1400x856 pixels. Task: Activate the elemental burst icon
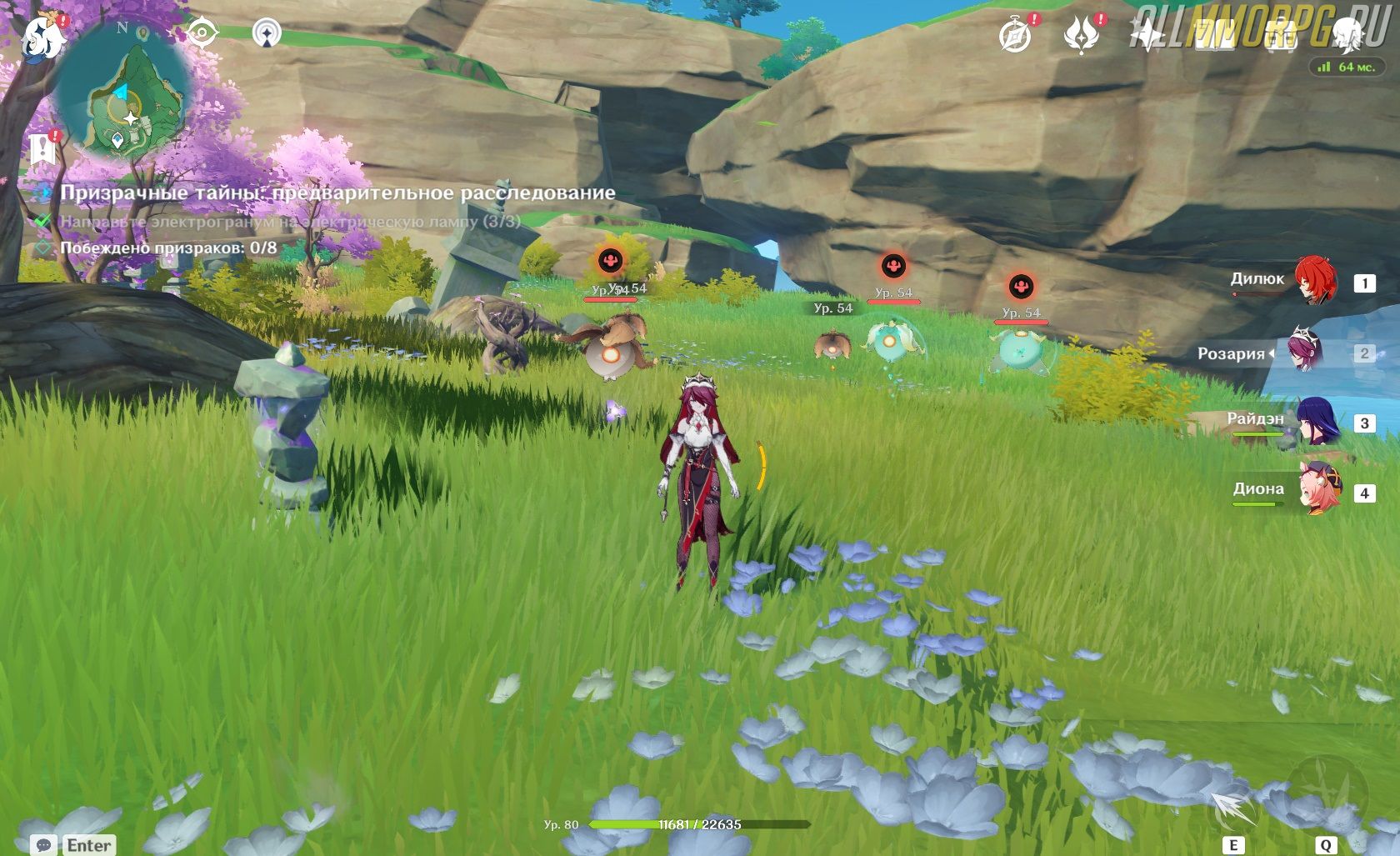pyautogui.click(x=1327, y=792)
